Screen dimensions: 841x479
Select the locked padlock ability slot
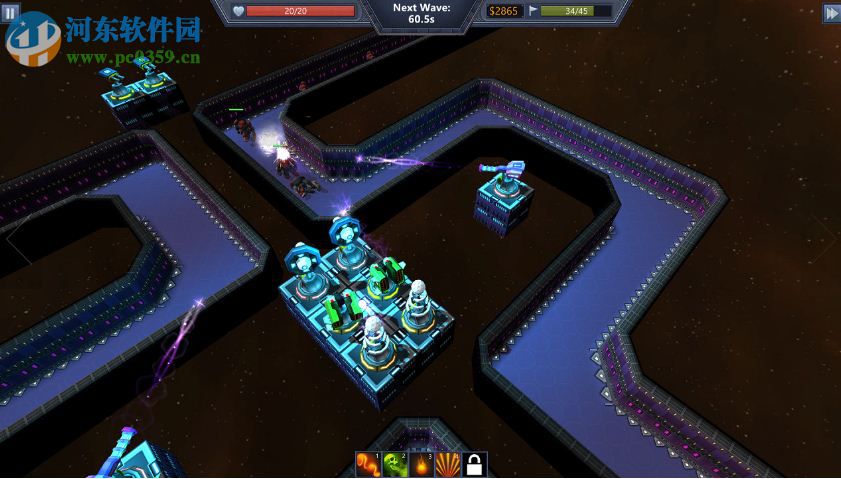click(475, 465)
